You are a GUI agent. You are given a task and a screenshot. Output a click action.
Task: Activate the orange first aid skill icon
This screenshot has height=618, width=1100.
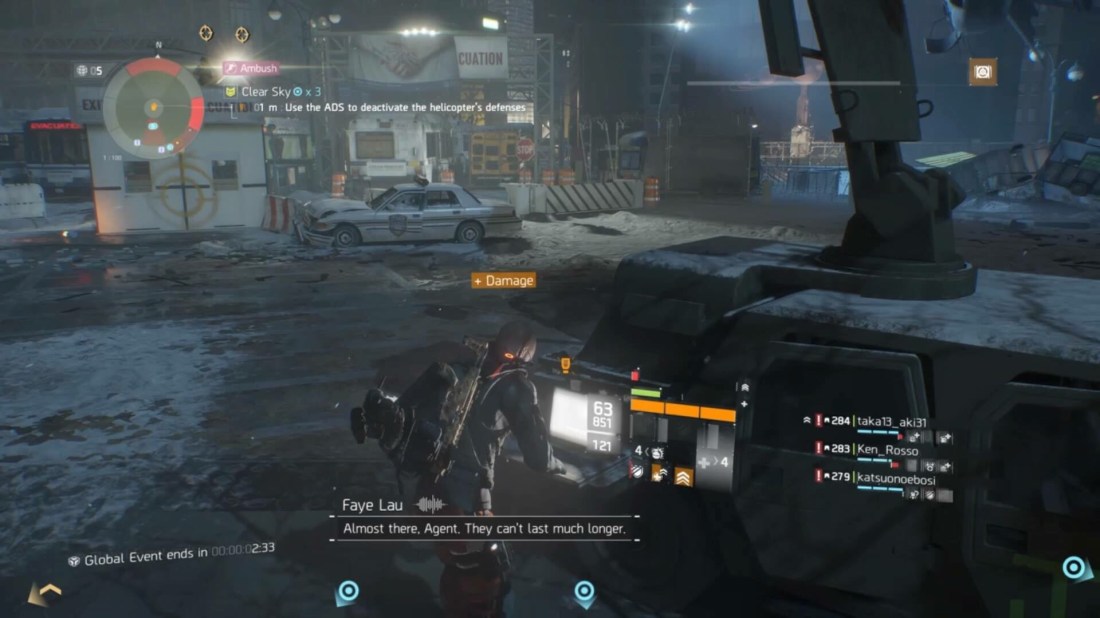click(660, 472)
